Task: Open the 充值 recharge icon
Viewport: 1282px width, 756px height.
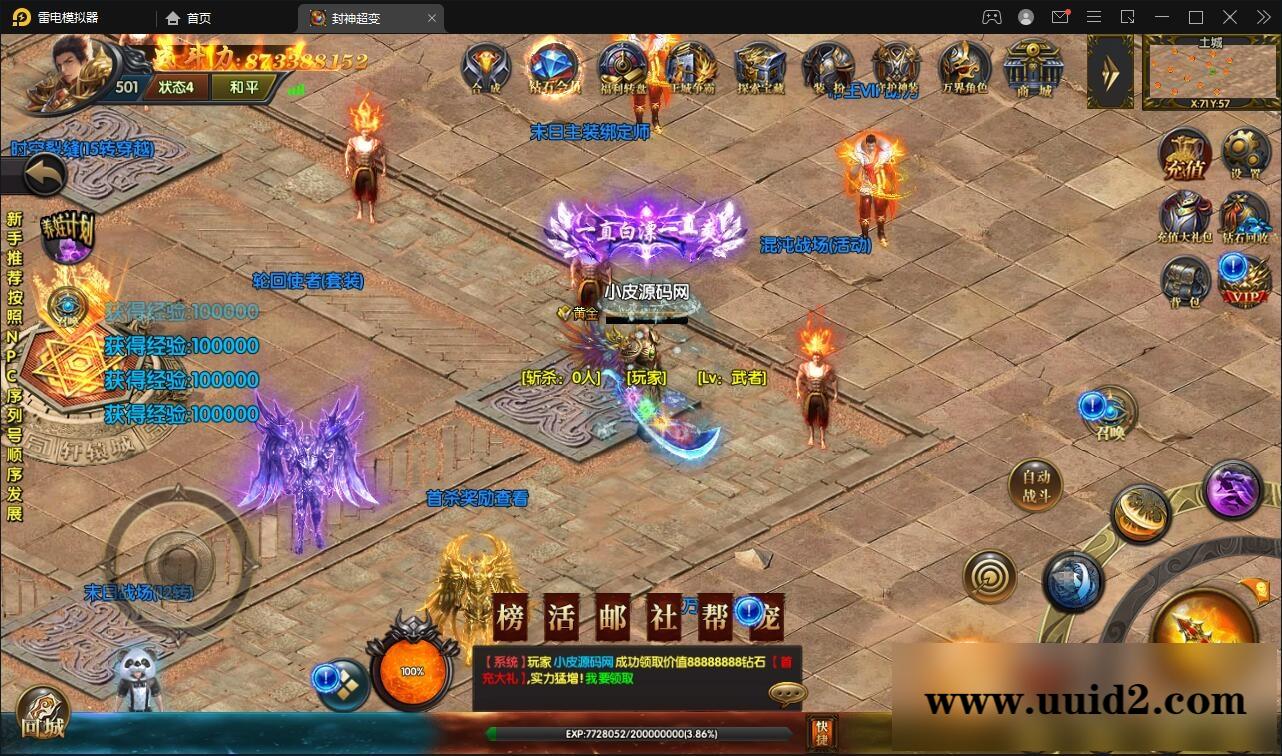Action: click(1185, 155)
